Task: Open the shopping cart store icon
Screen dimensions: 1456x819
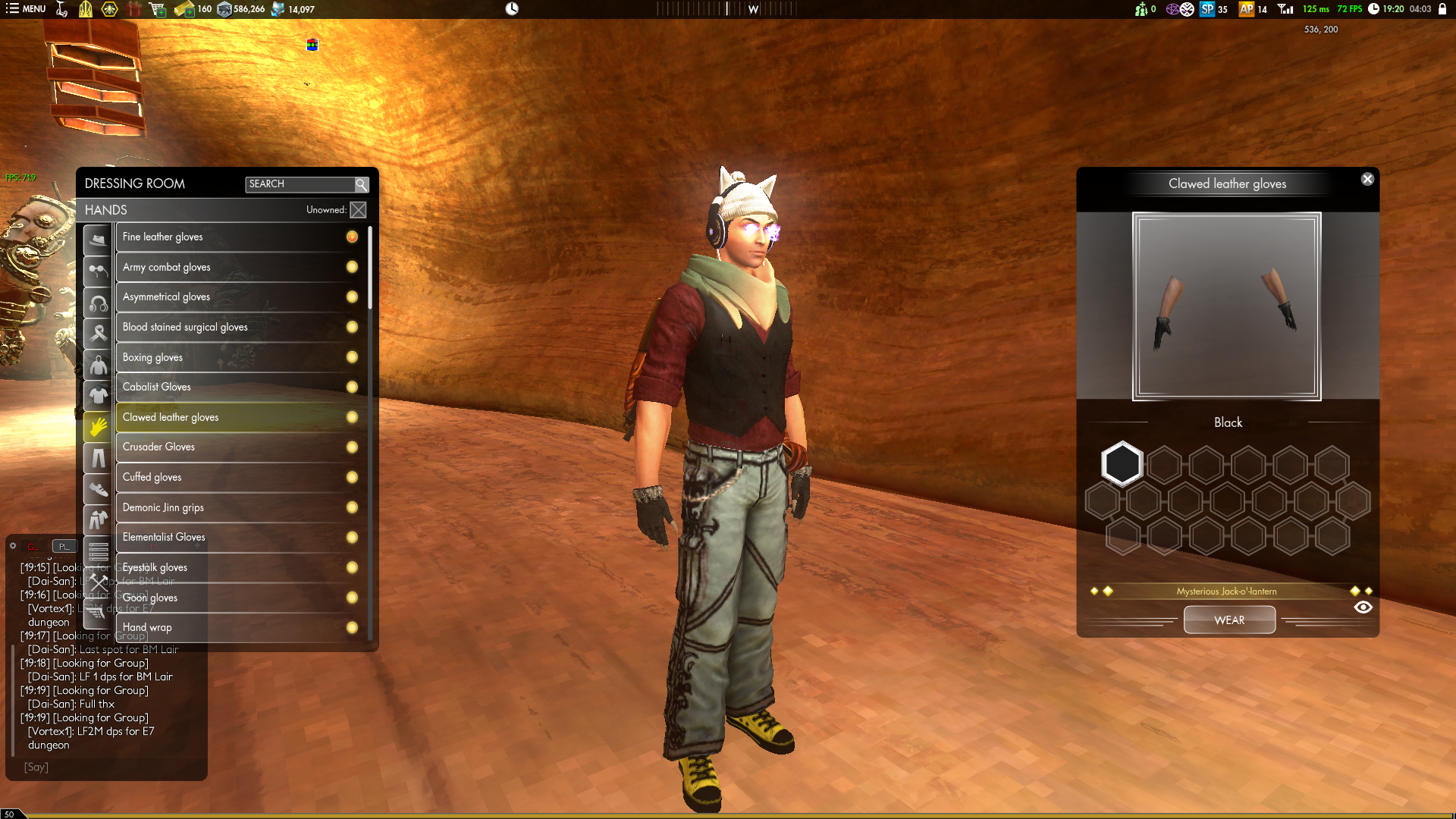Action: click(x=158, y=9)
